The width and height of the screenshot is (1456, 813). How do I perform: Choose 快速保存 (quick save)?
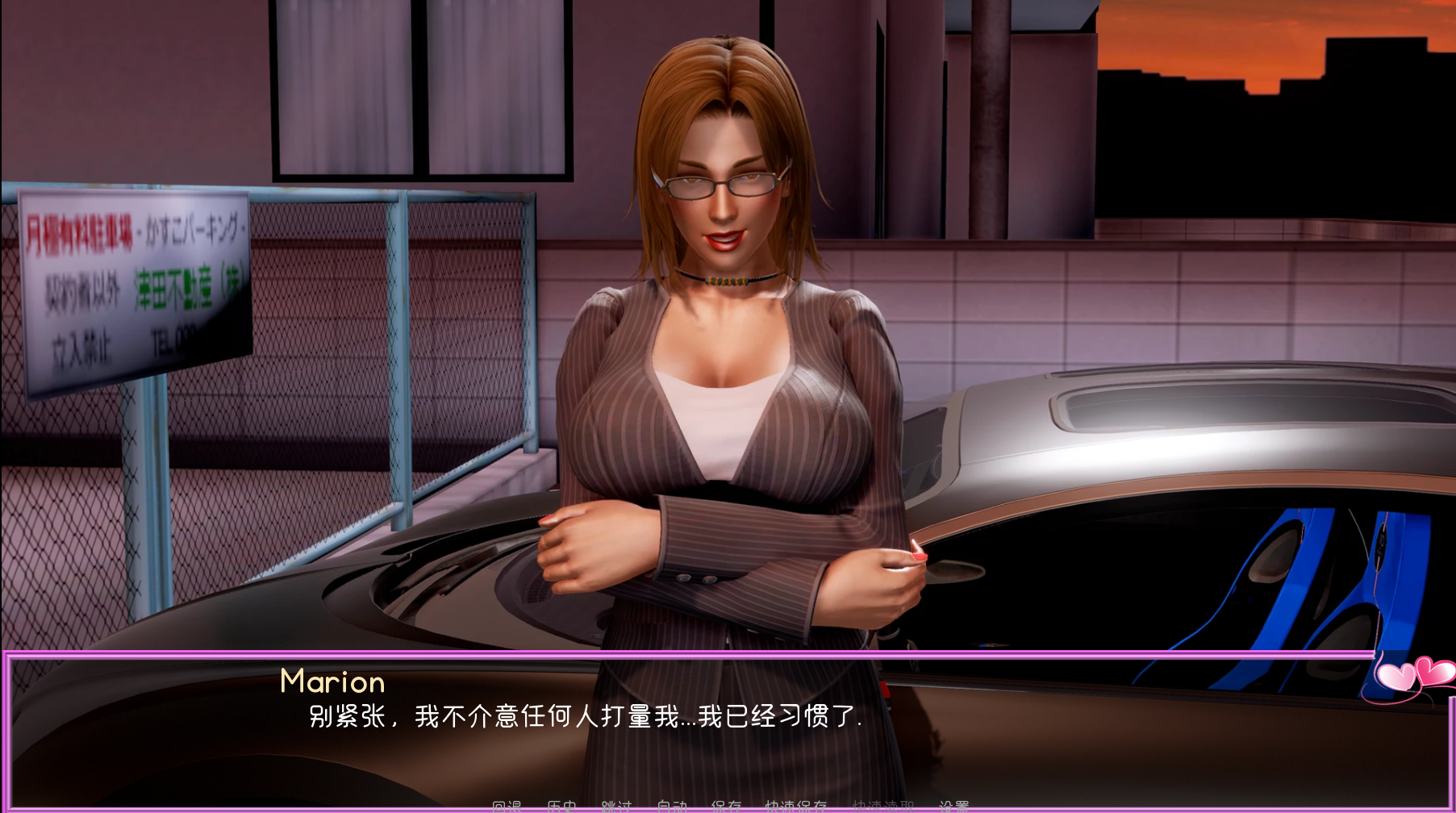pyautogui.click(x=796, y=806)
